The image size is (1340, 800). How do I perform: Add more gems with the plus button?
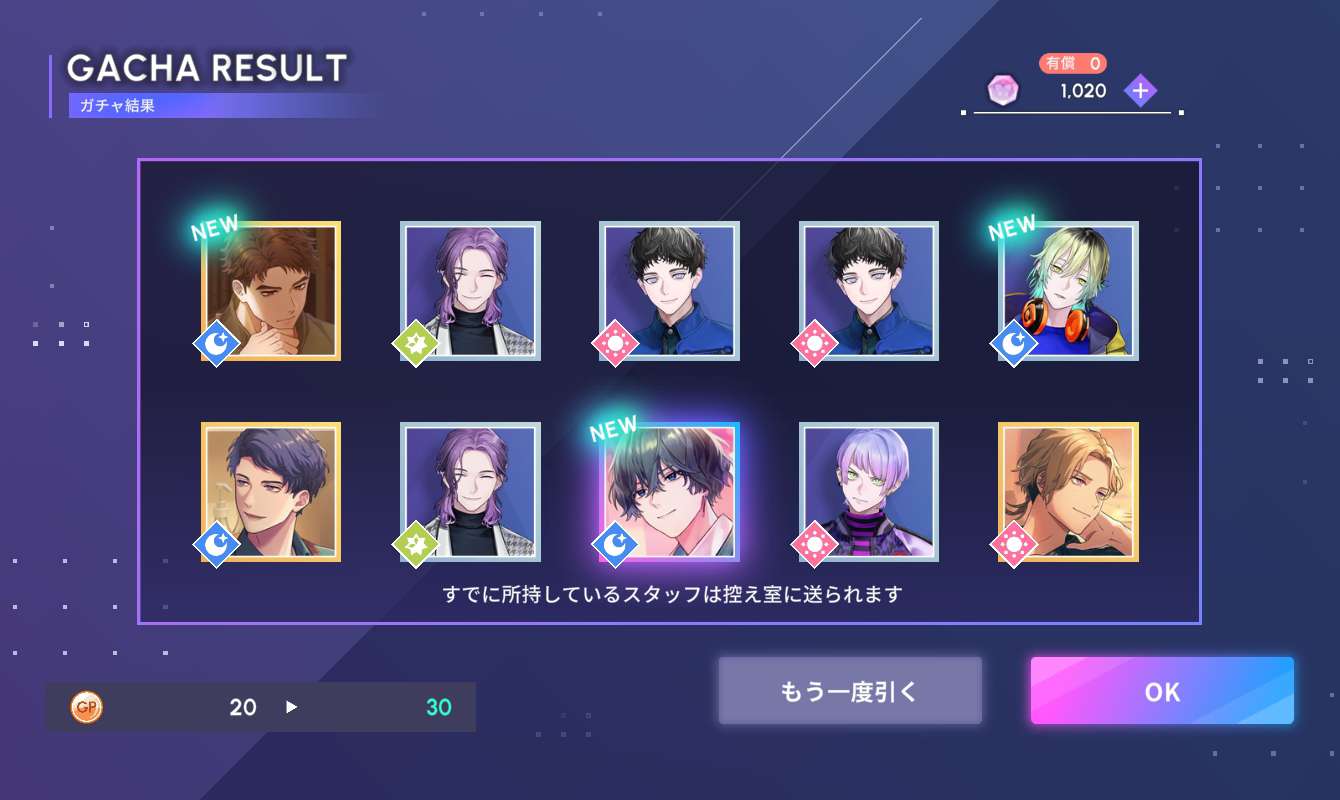pos(1140,91)
